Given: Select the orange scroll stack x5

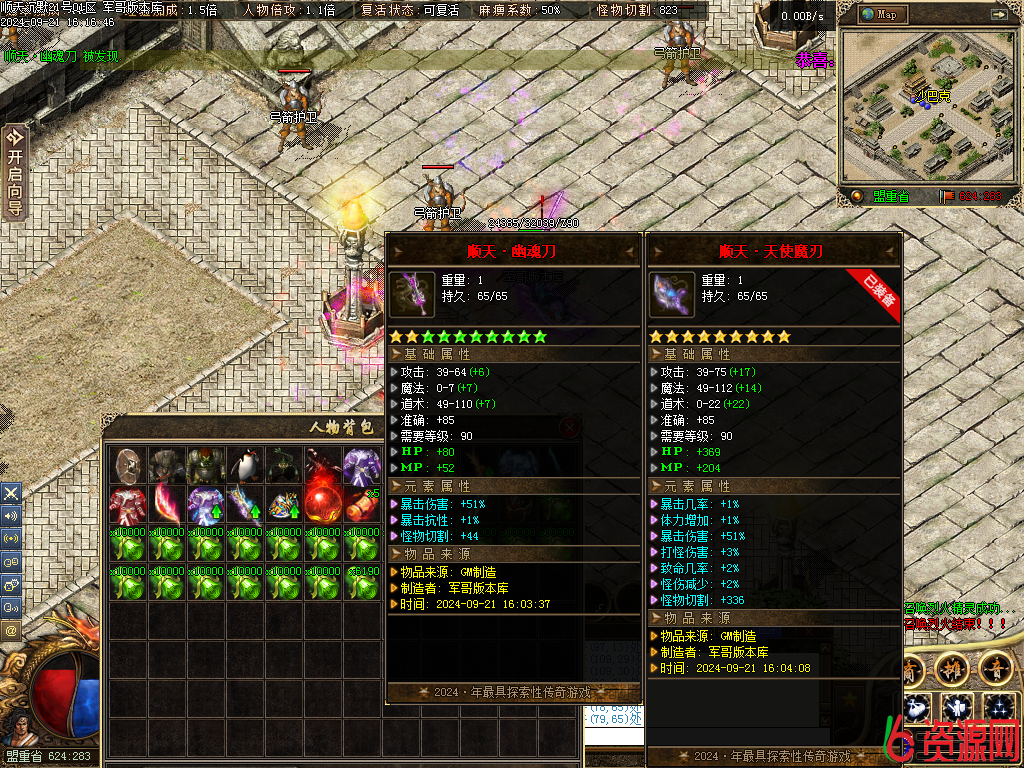Looking at the screenshot, I should pos(362,504).
